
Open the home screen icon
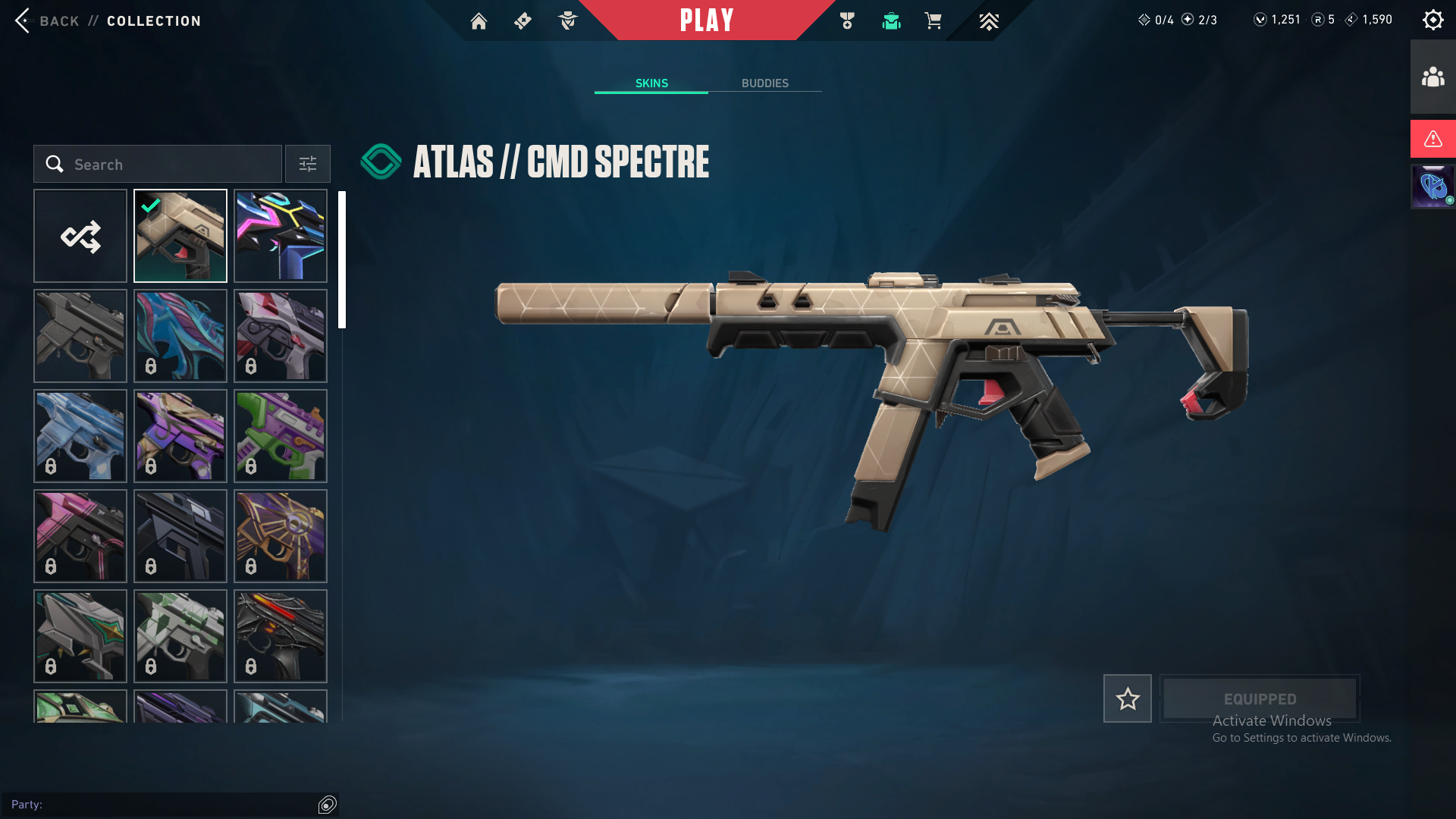[x=479, y=21]
